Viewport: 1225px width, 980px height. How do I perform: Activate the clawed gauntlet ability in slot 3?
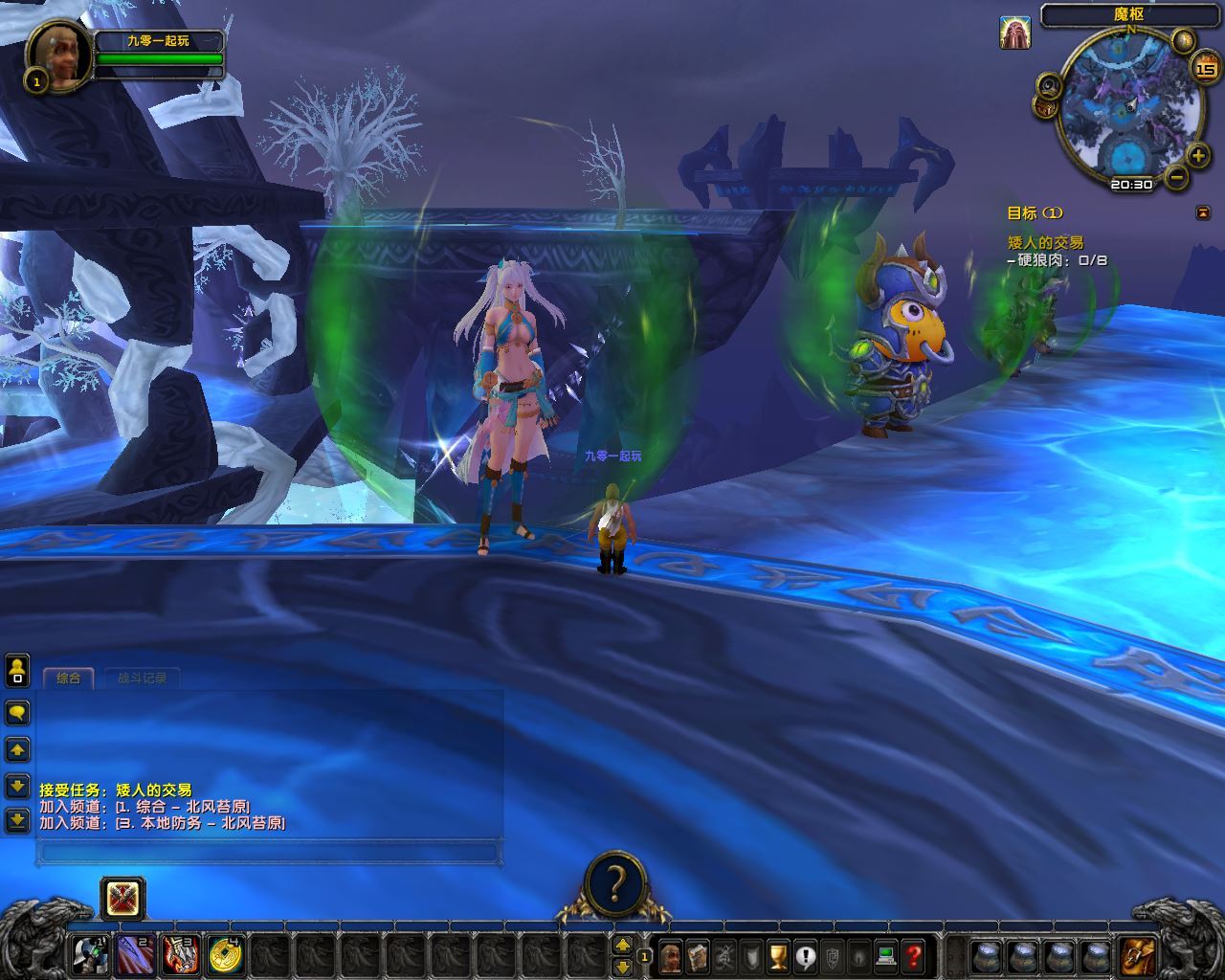click(x=181, y=953)
